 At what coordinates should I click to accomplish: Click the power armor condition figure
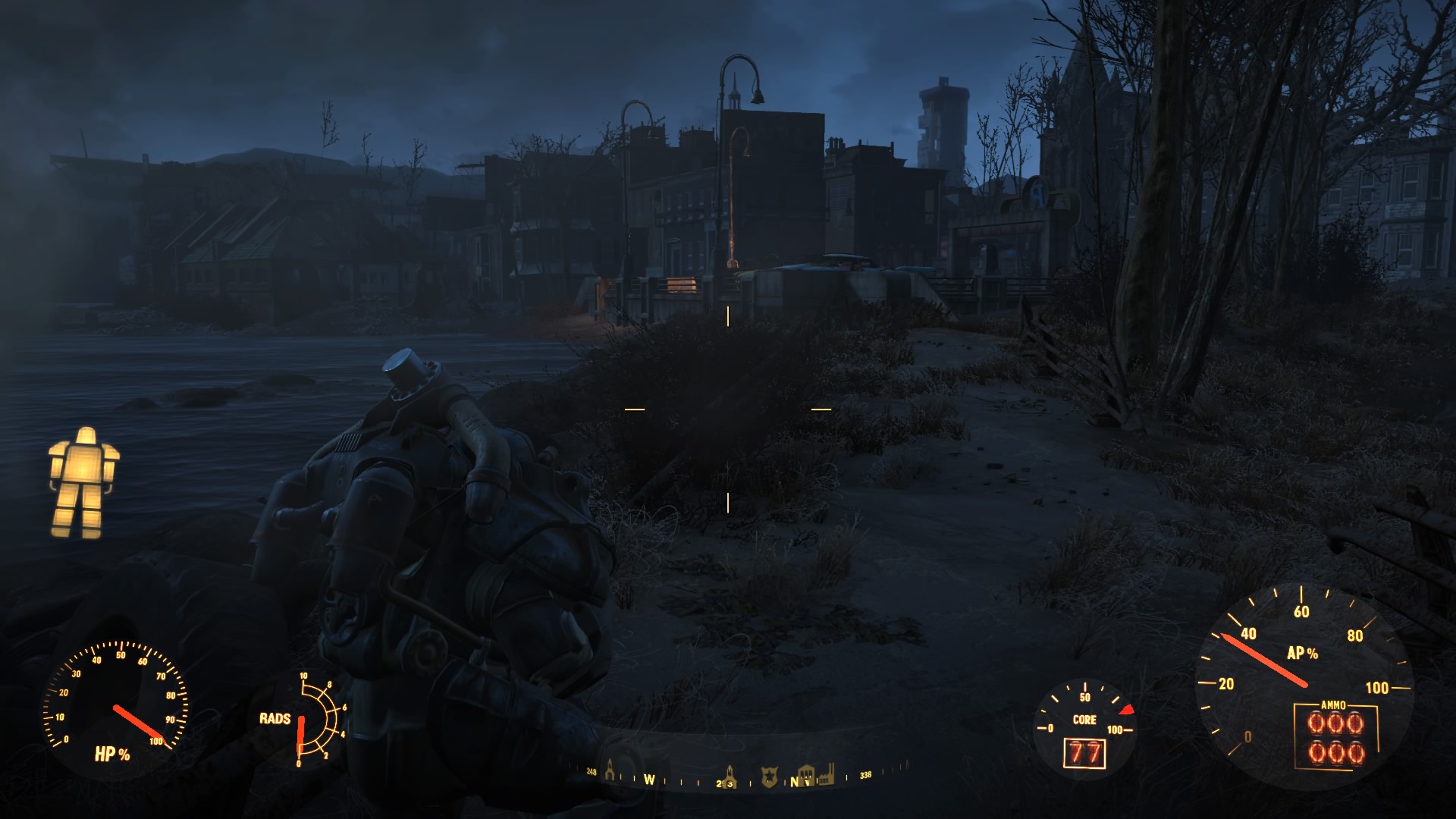click(x=83, y=482)
